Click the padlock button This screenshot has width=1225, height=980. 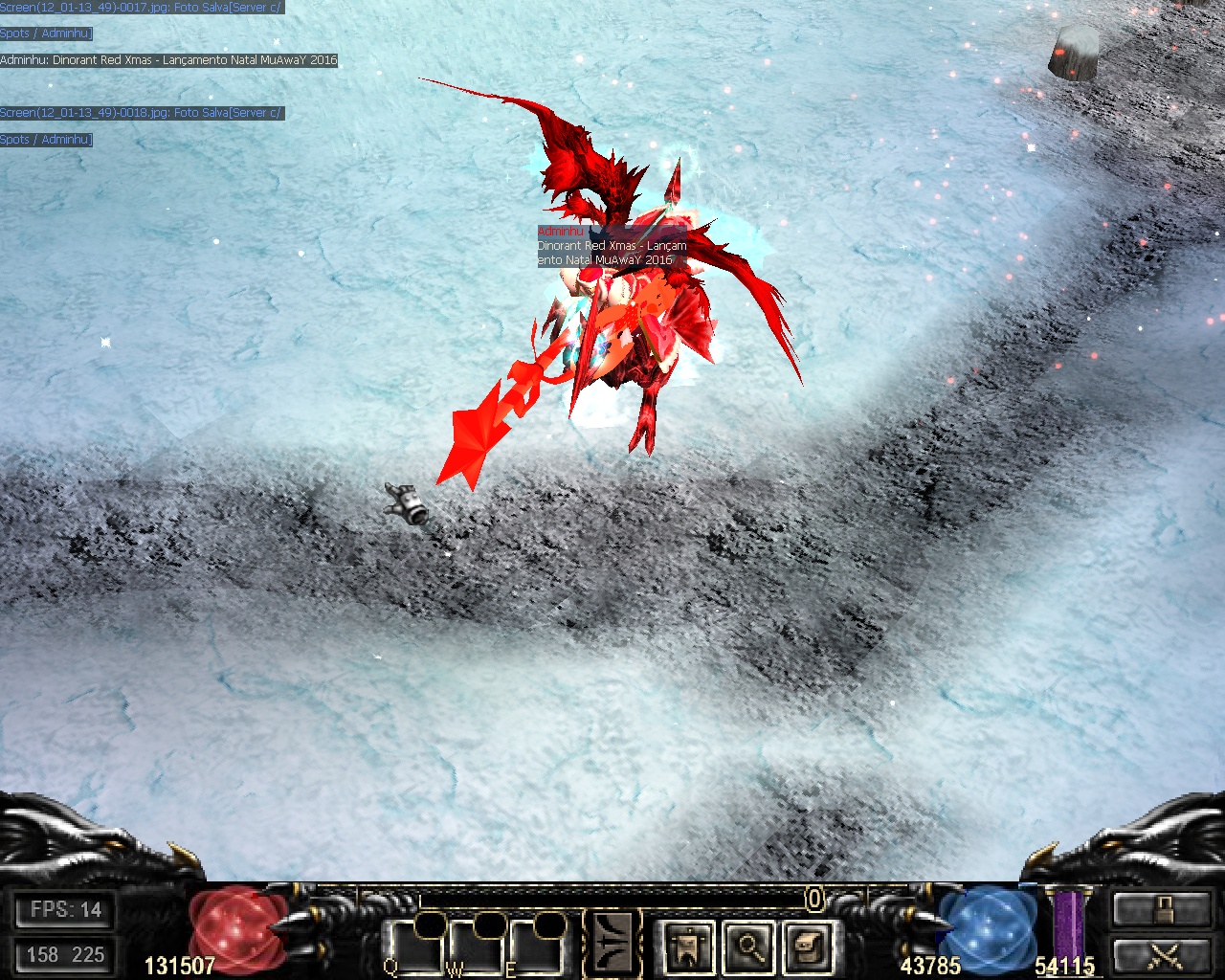pos(1161,909)
